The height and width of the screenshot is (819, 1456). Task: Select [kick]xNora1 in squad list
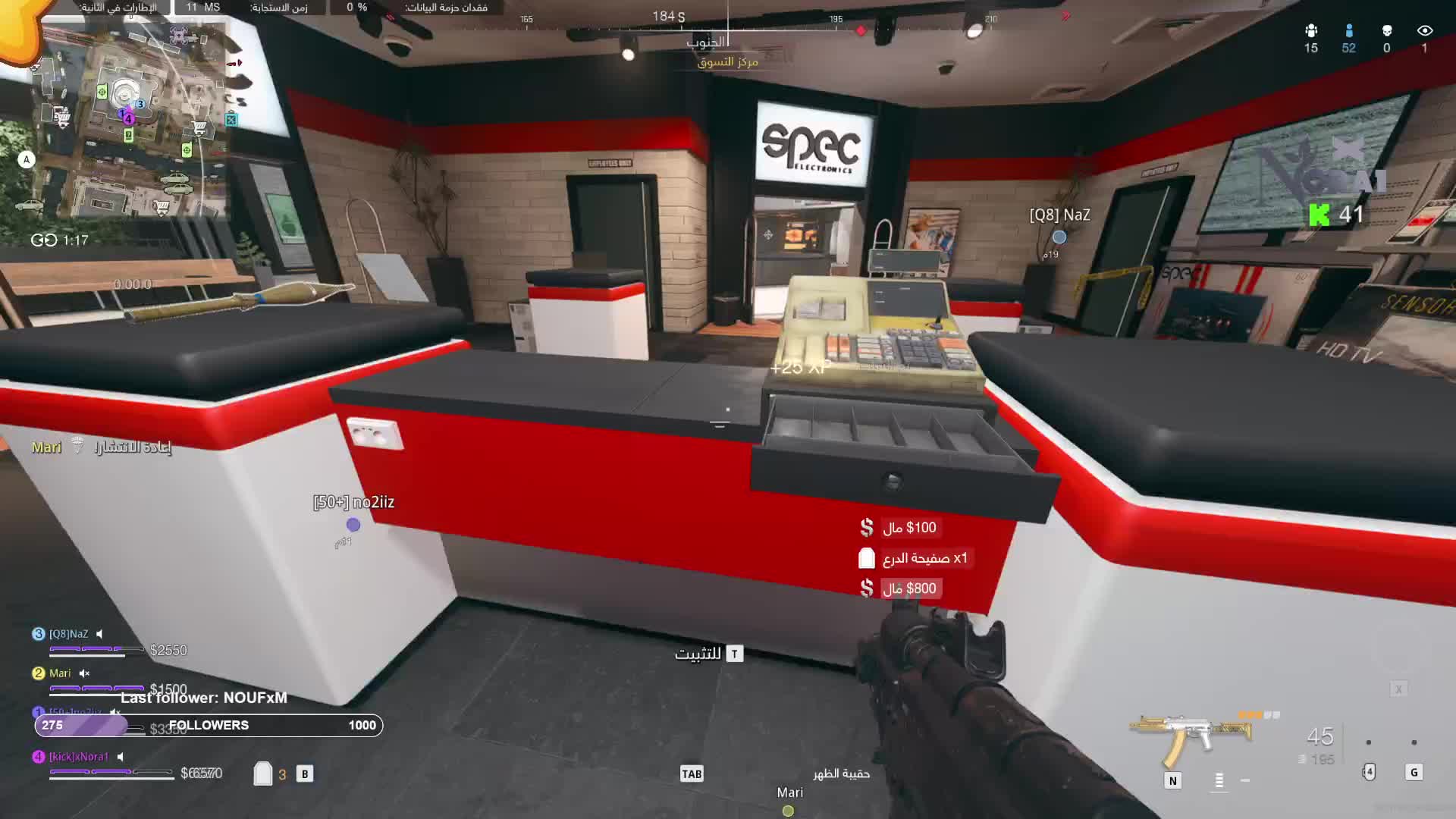coord(78,757)
